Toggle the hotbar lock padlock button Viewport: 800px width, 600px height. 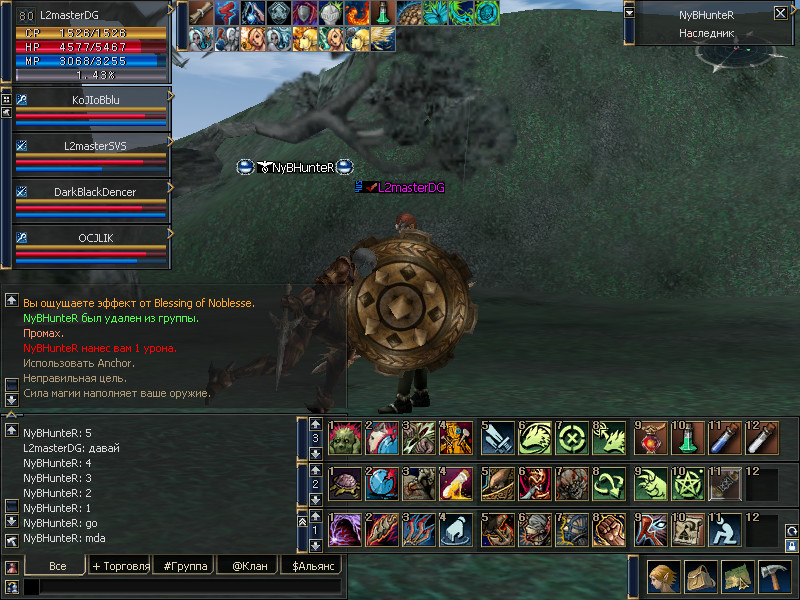(x=792, y=546)
